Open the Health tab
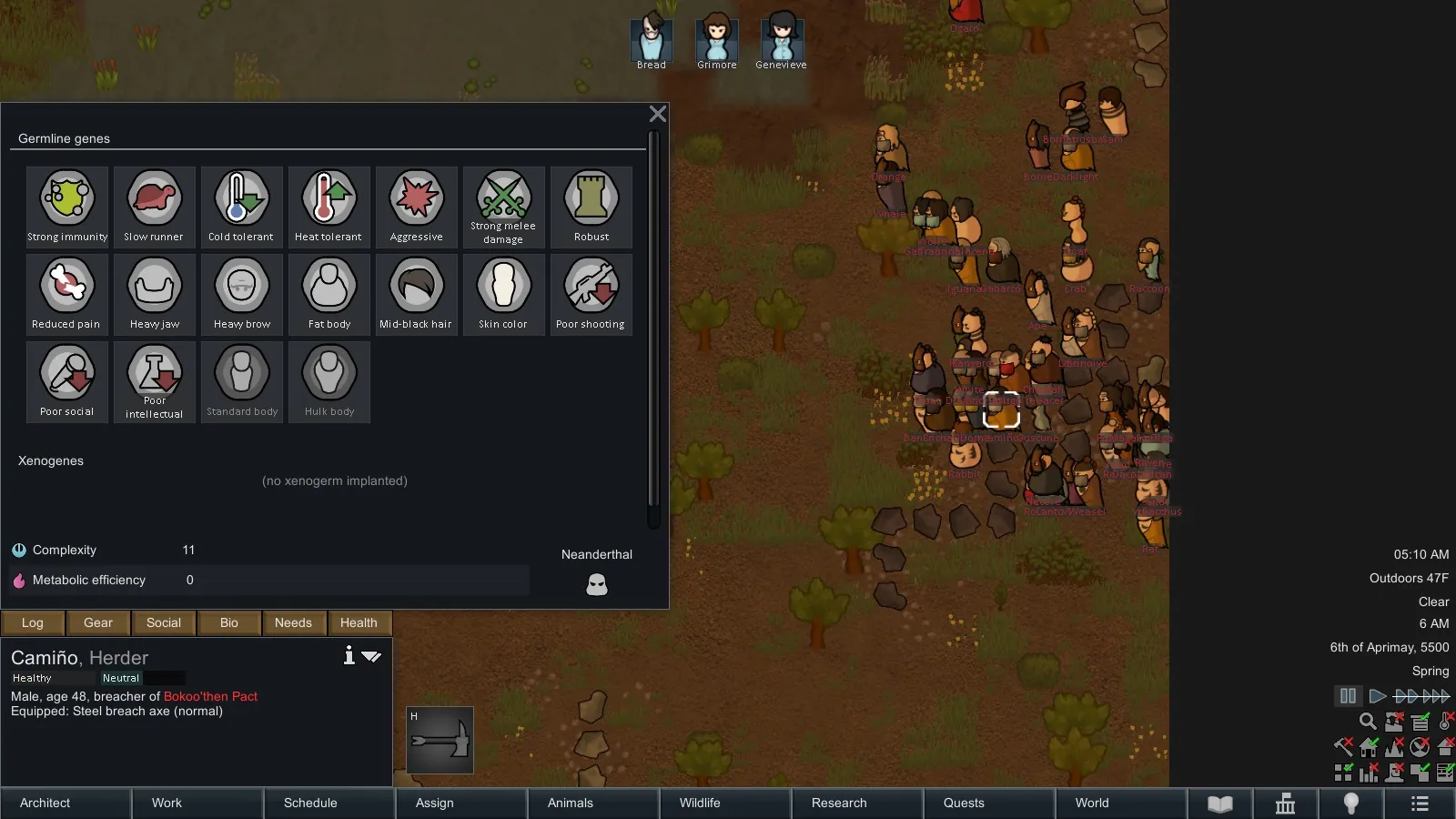Image resolution: width=1456 pixels, height=819 pixels. pos(359,622)
